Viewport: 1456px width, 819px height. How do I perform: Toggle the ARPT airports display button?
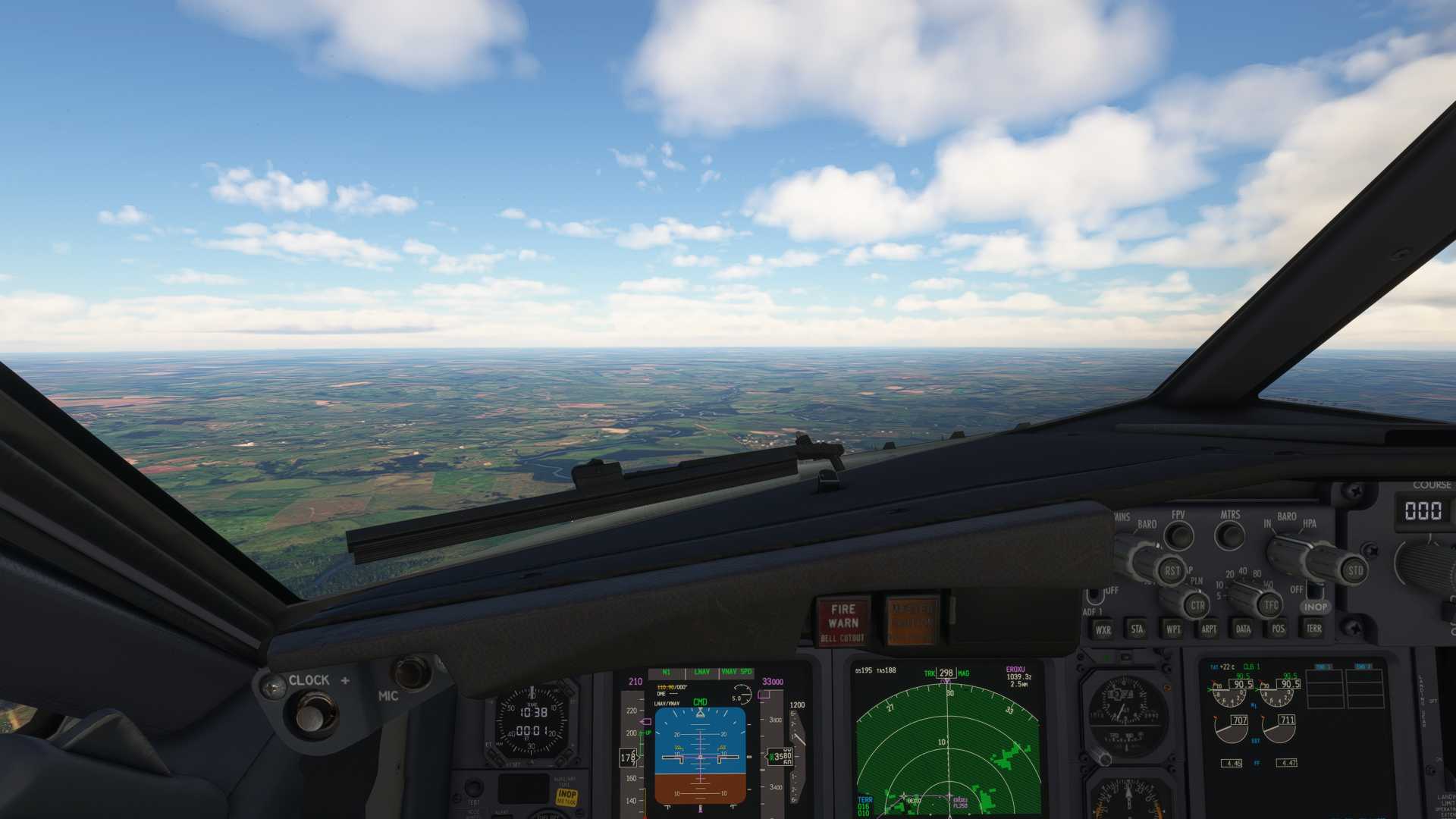(x=1208, y=629)
